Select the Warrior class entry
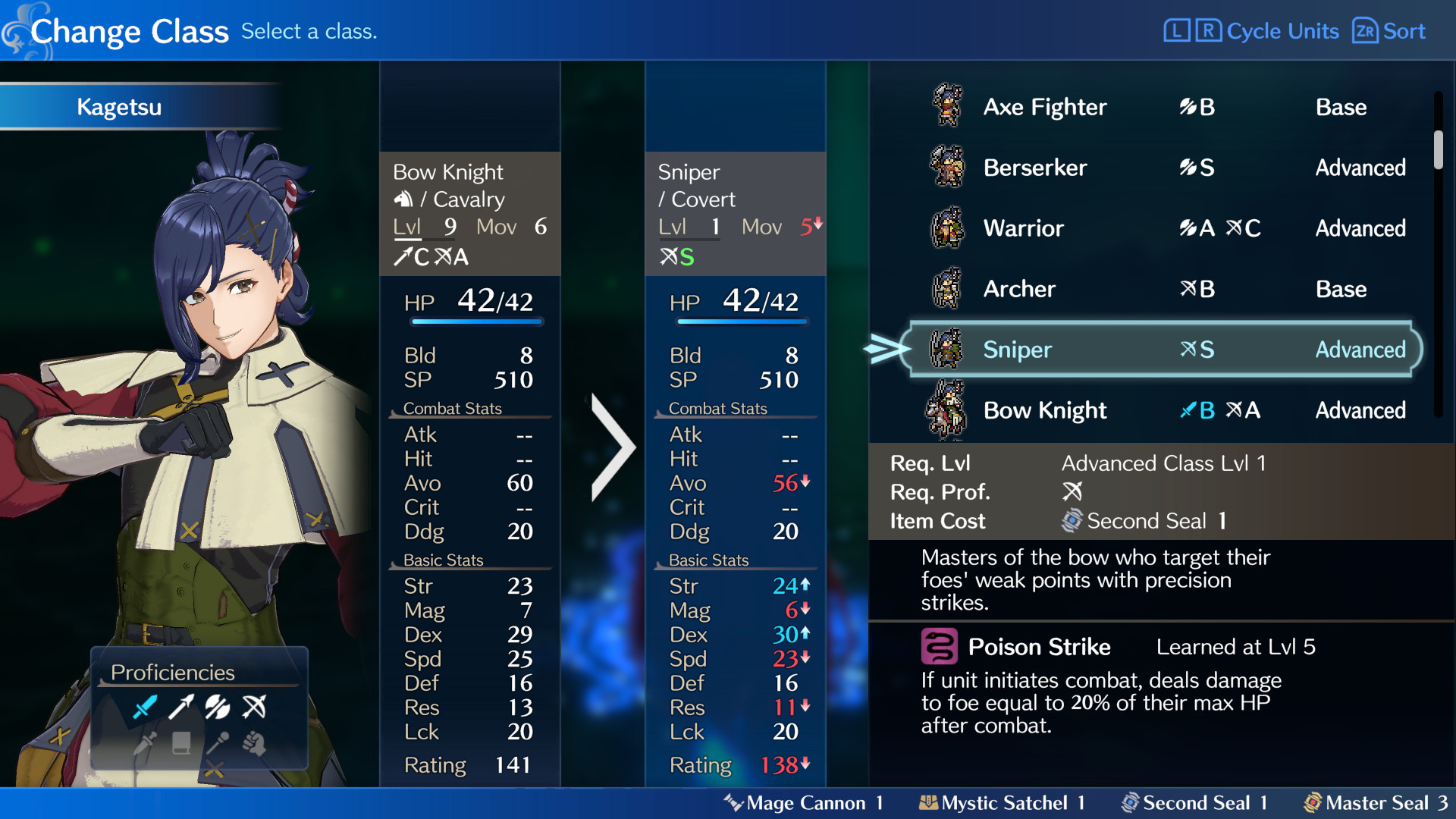Viewport: 1456px width, 819px height. 1024,228
